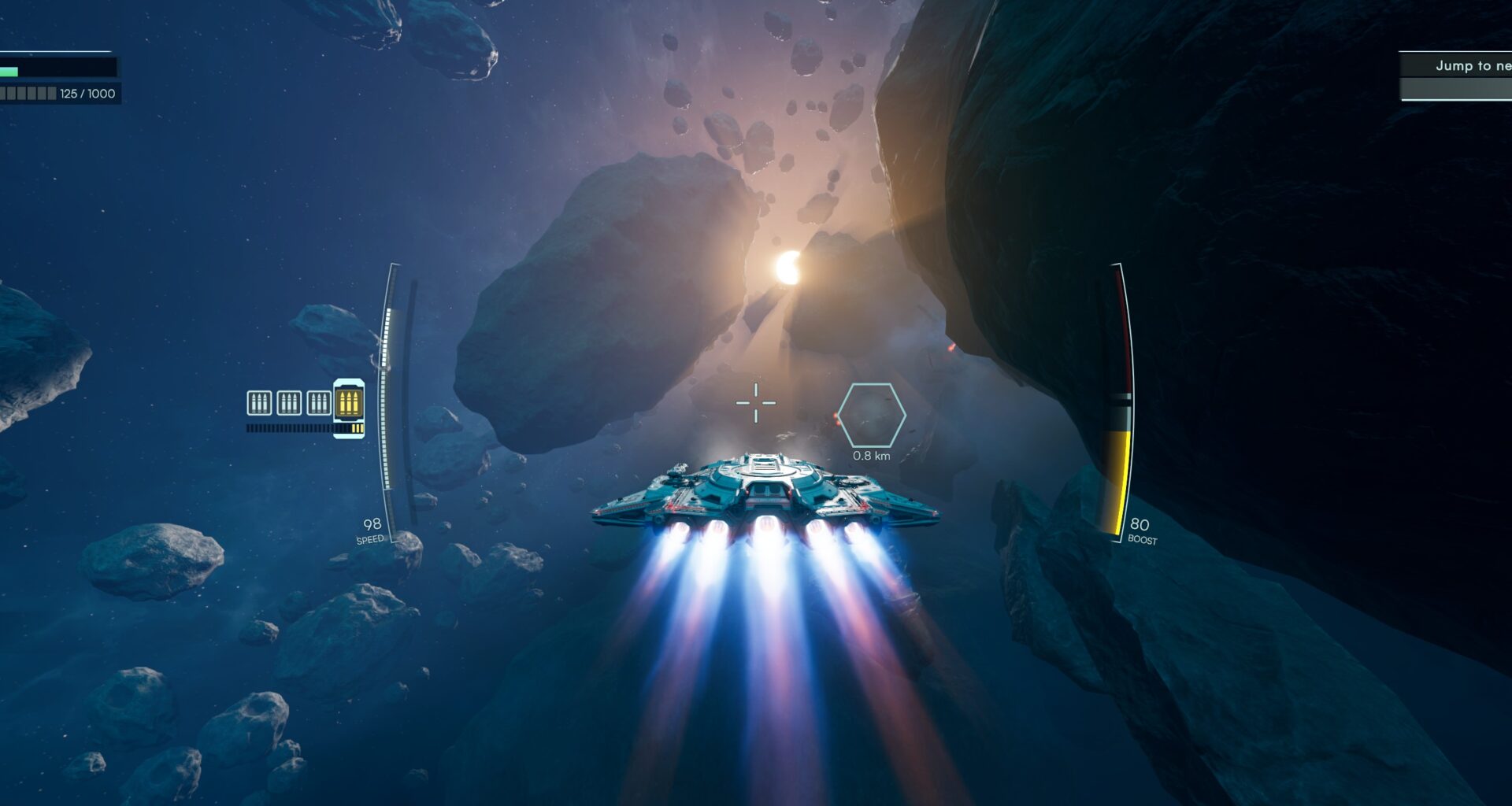Select the hexagonal target marker at 0.8 km
1512x806 pixels.
tap(871, 416)
